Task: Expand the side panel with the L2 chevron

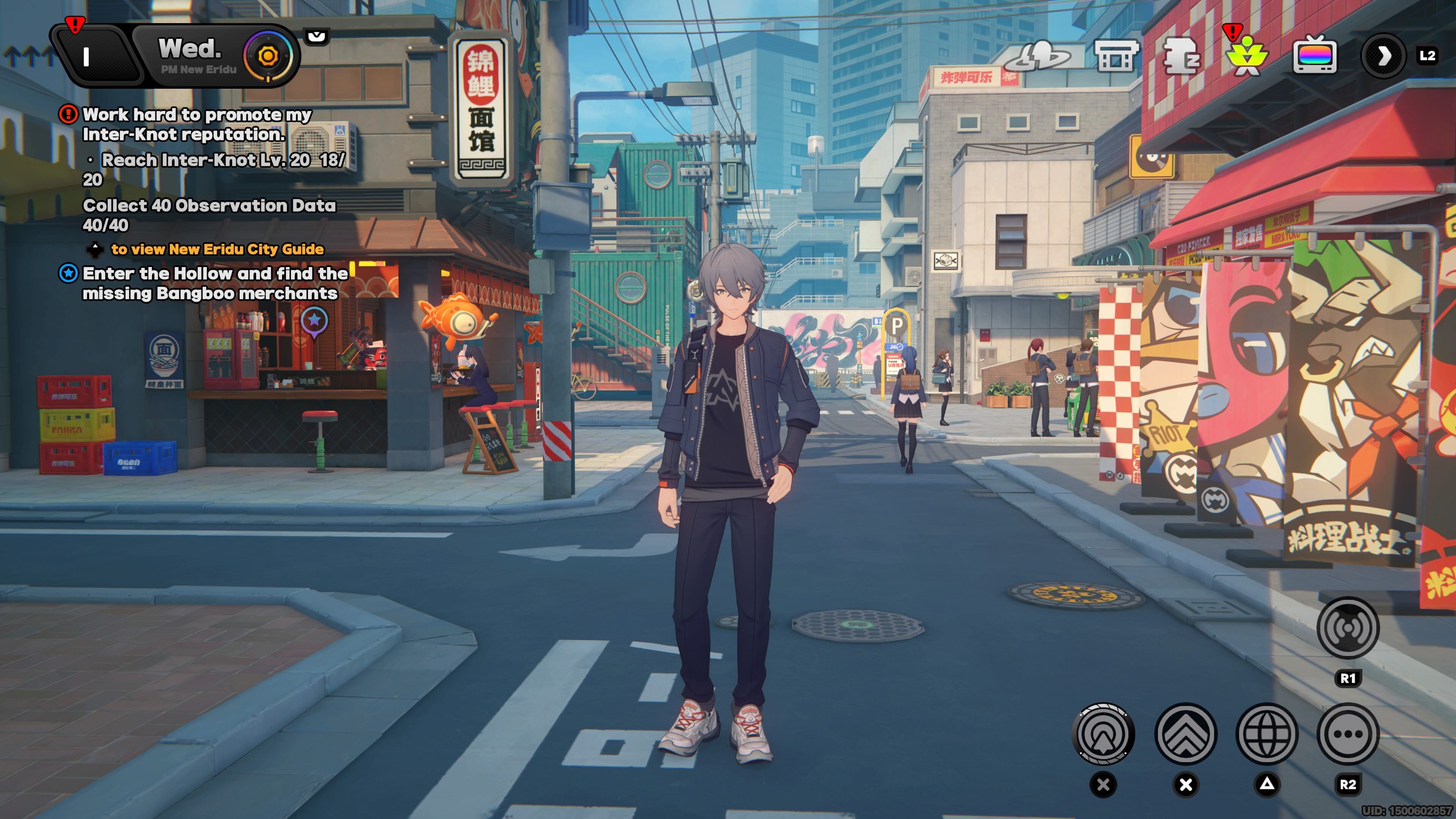Action: 1384,56
